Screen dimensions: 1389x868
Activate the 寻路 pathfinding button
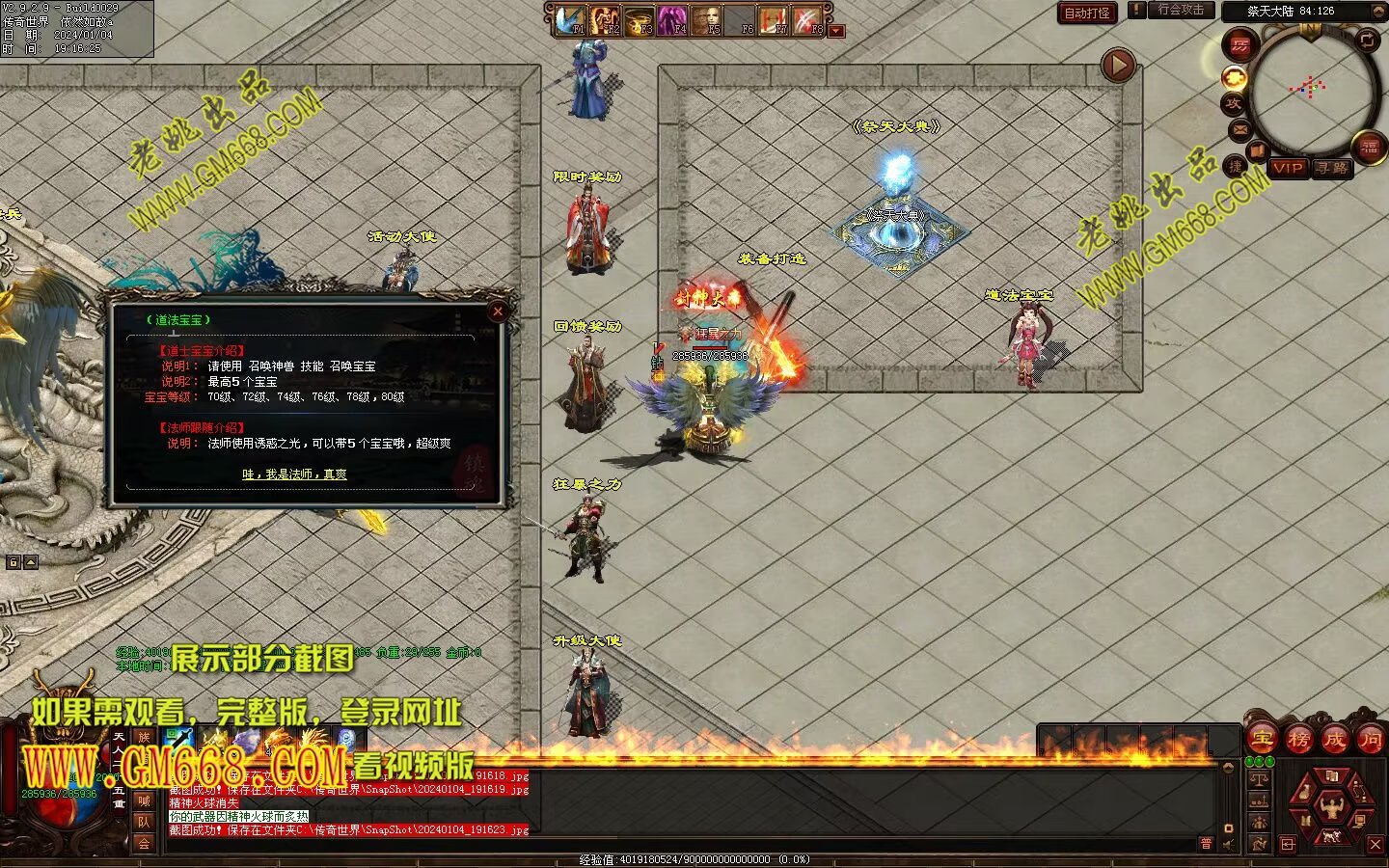click(x=1332, y=168)
